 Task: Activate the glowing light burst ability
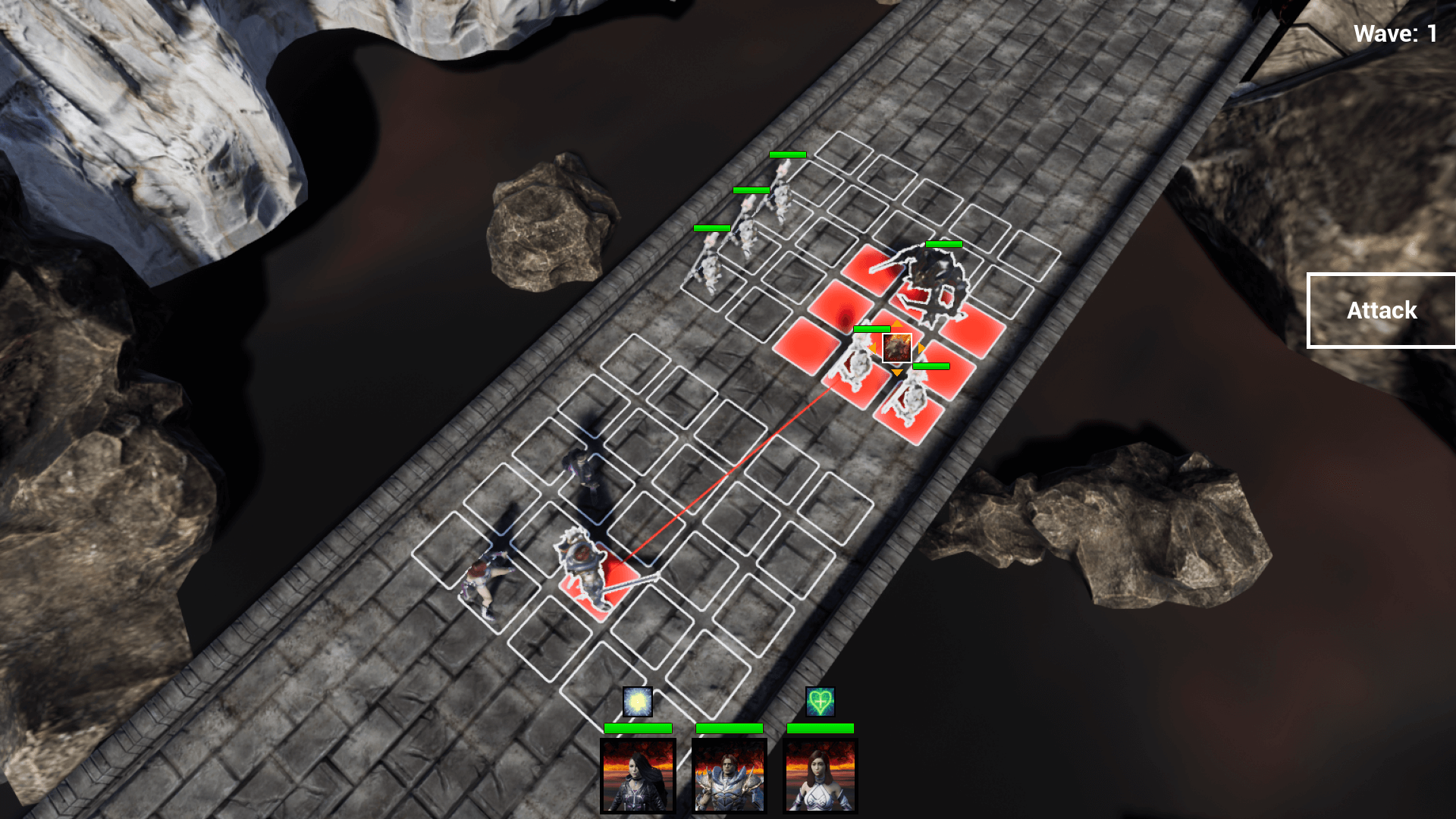tap(638, 702)
